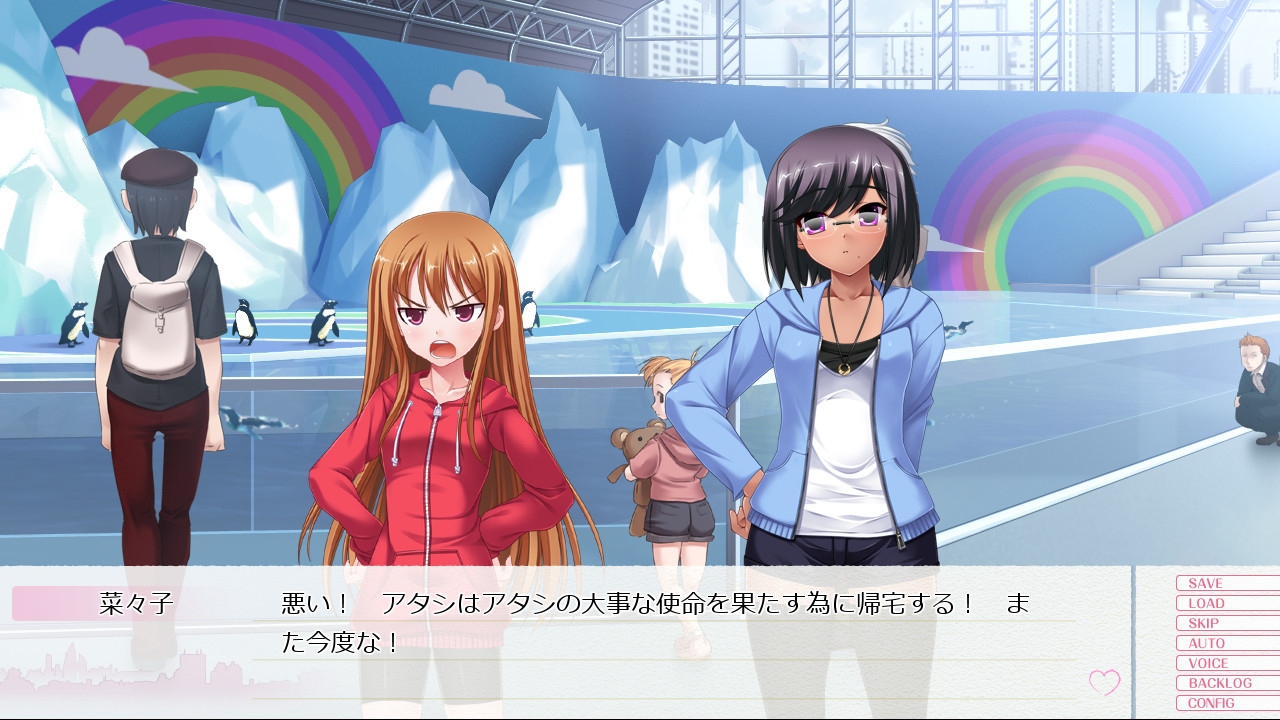Open the LOAD menu
This screenshot has width=1280, height=720.
(x=1226, y=603)
